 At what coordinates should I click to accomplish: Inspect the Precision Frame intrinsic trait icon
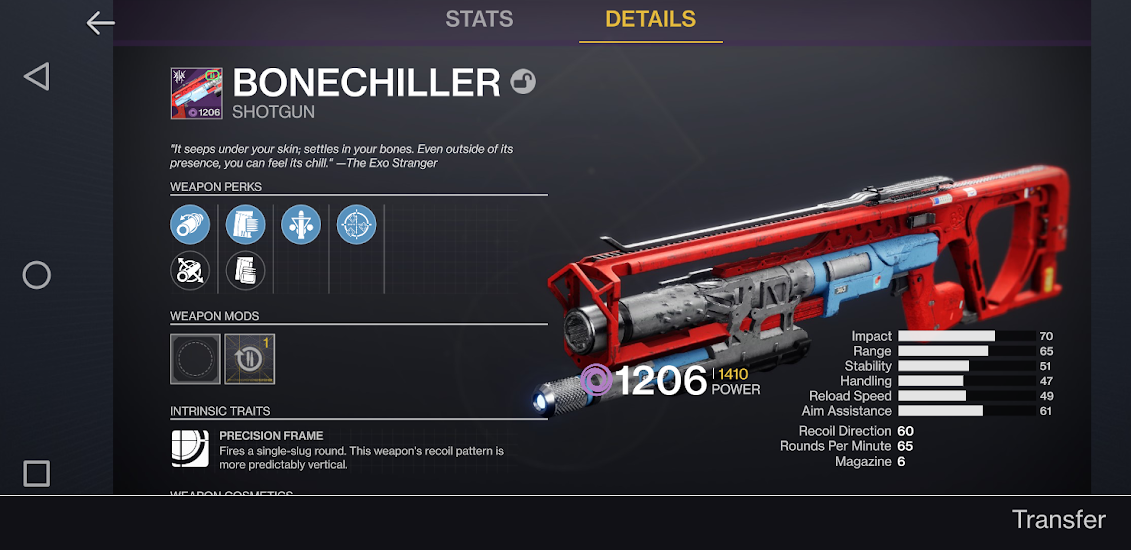tap(190, 449)
